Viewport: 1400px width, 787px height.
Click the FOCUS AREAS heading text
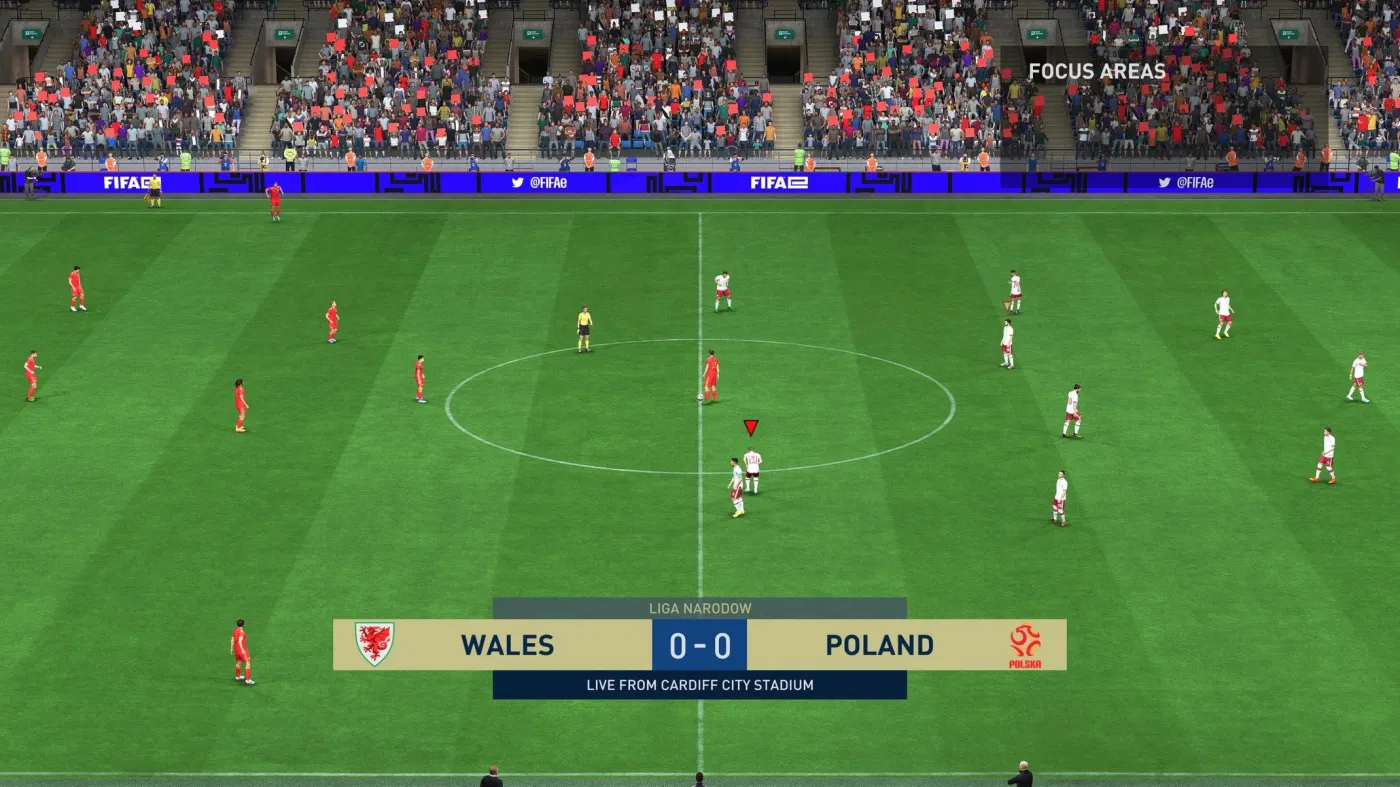[x=1097, y=71]
